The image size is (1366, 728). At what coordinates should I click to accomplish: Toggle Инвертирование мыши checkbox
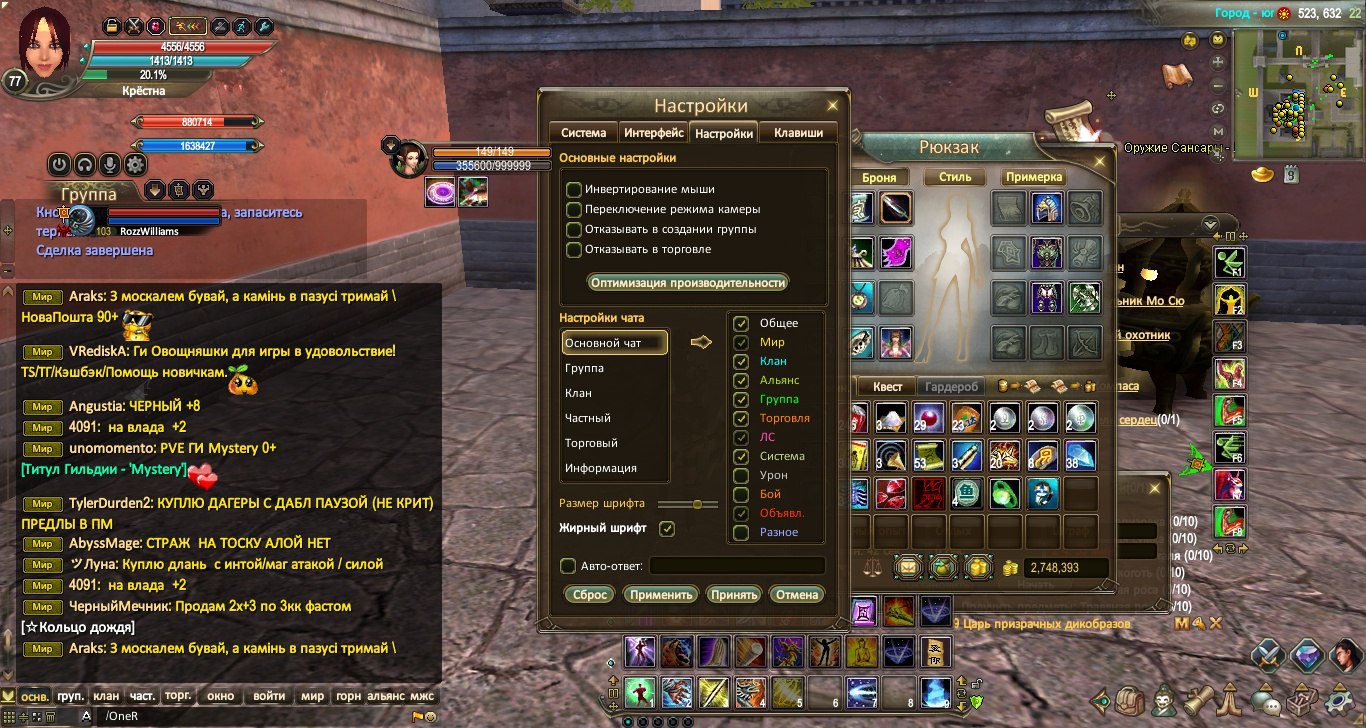[574, 189]
